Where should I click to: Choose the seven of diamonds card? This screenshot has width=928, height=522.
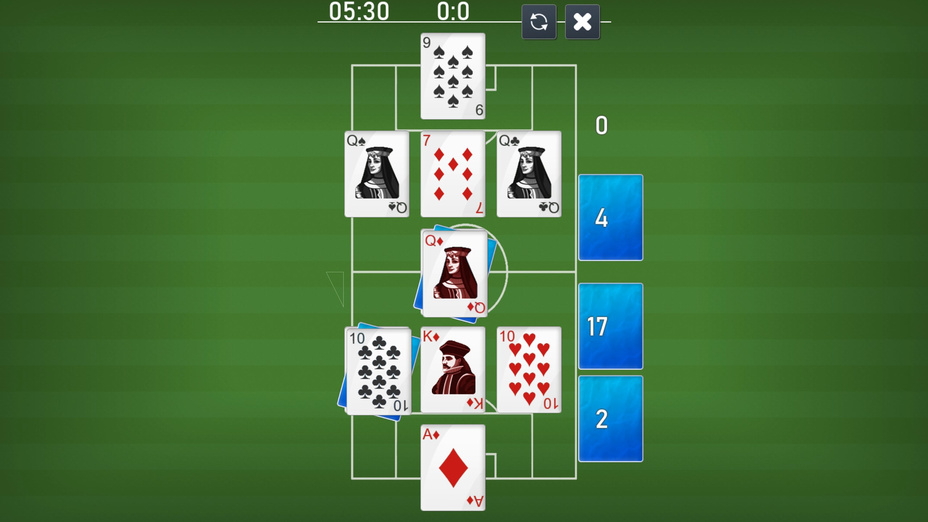coord(453,174)
